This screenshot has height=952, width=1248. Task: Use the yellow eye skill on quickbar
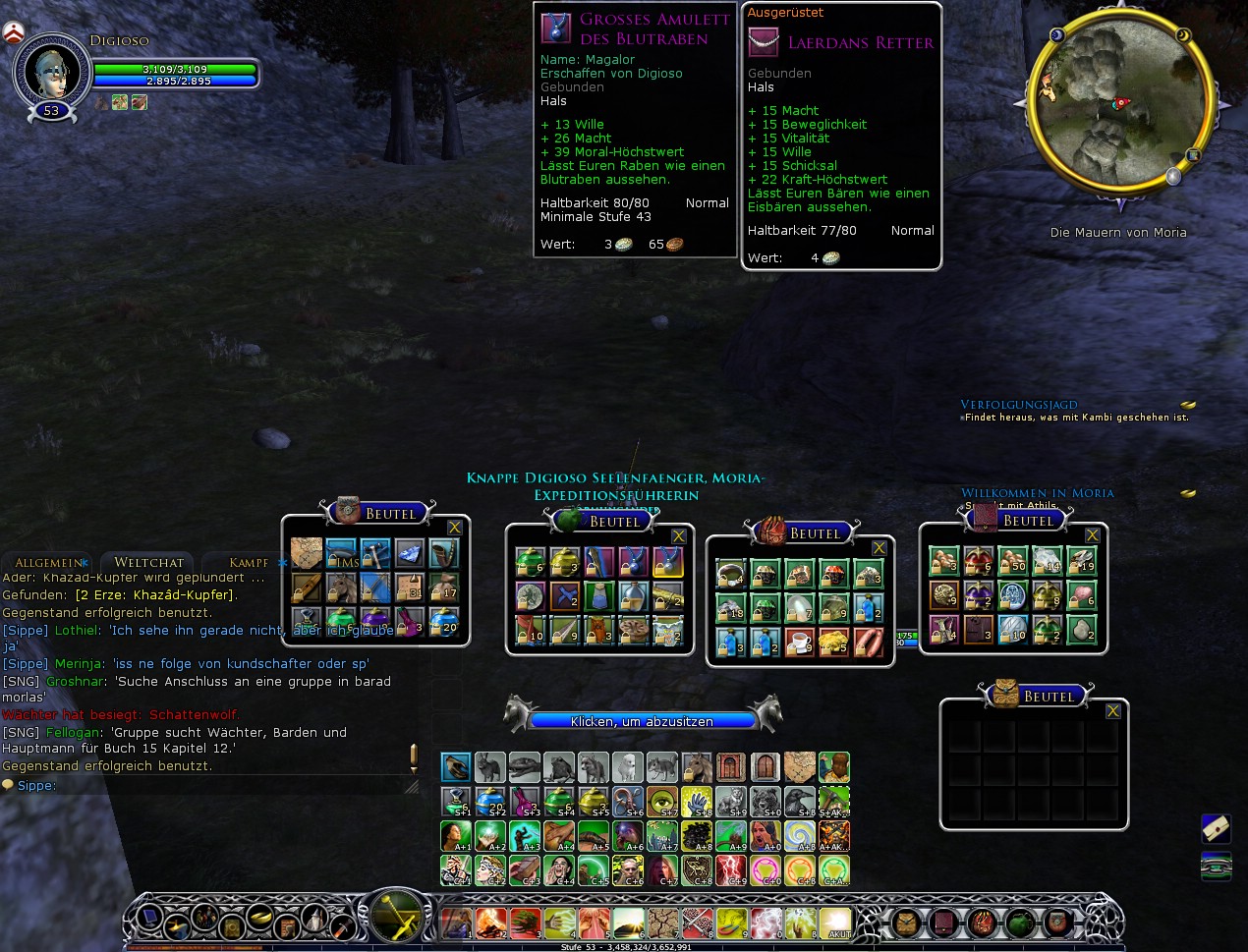(x=661, y=802)
